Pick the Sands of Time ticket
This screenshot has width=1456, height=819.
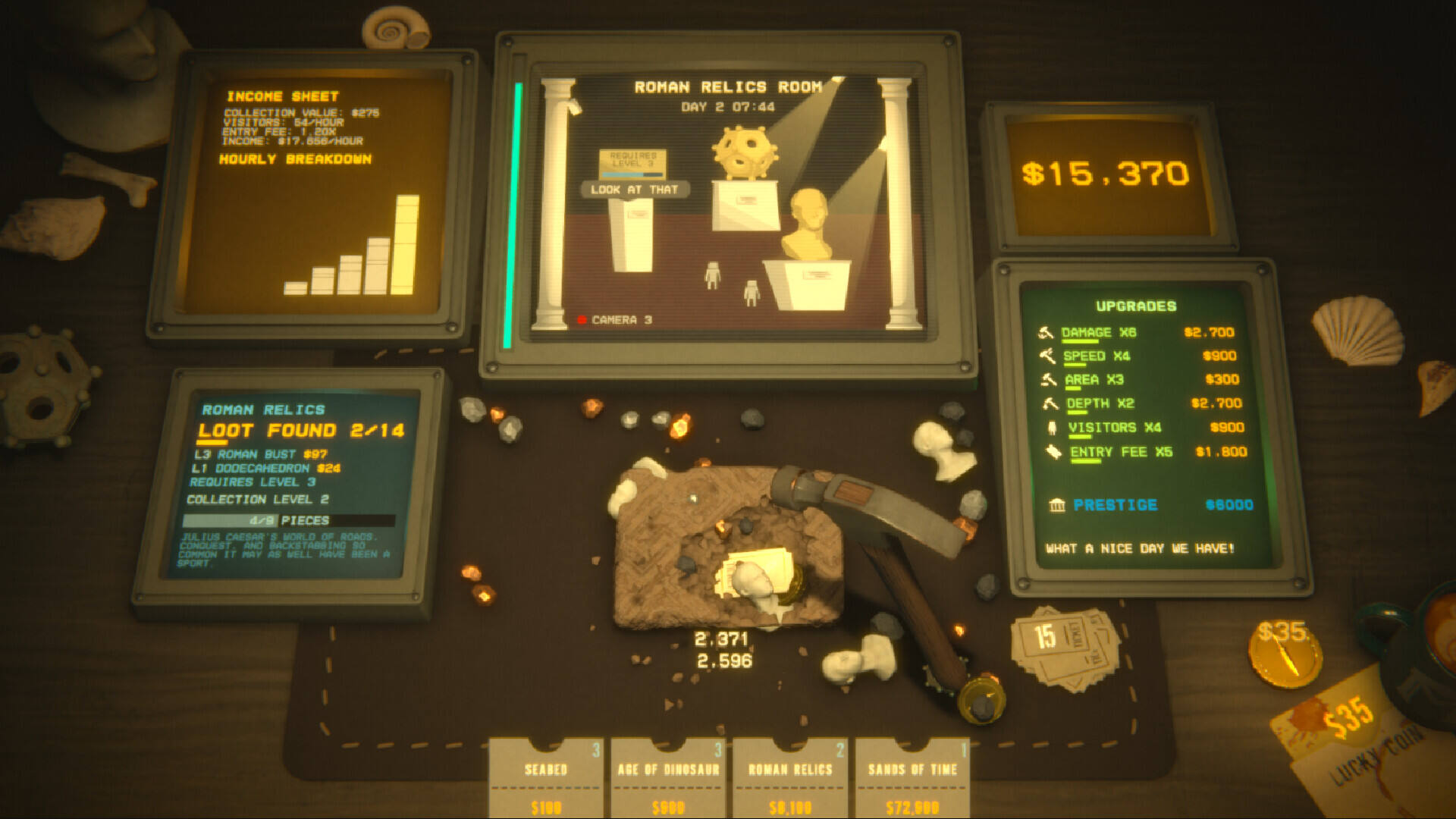pos(912,777)
